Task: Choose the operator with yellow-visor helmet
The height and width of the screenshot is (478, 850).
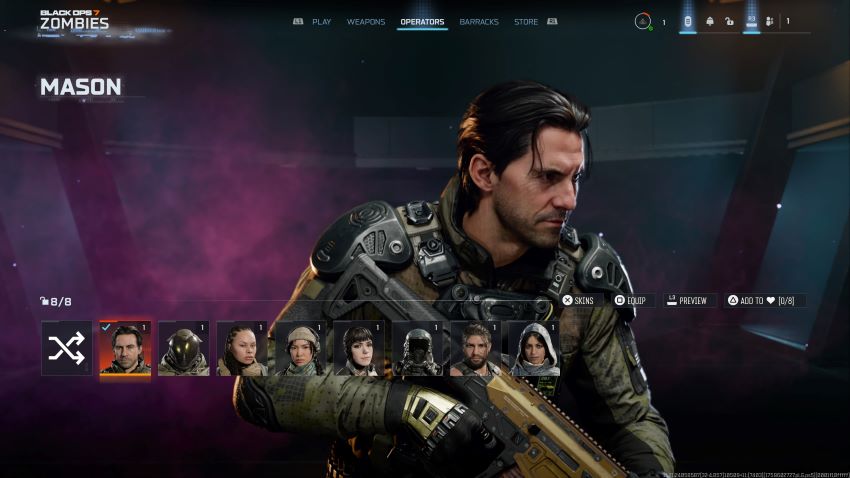Action: click(184, 348)
